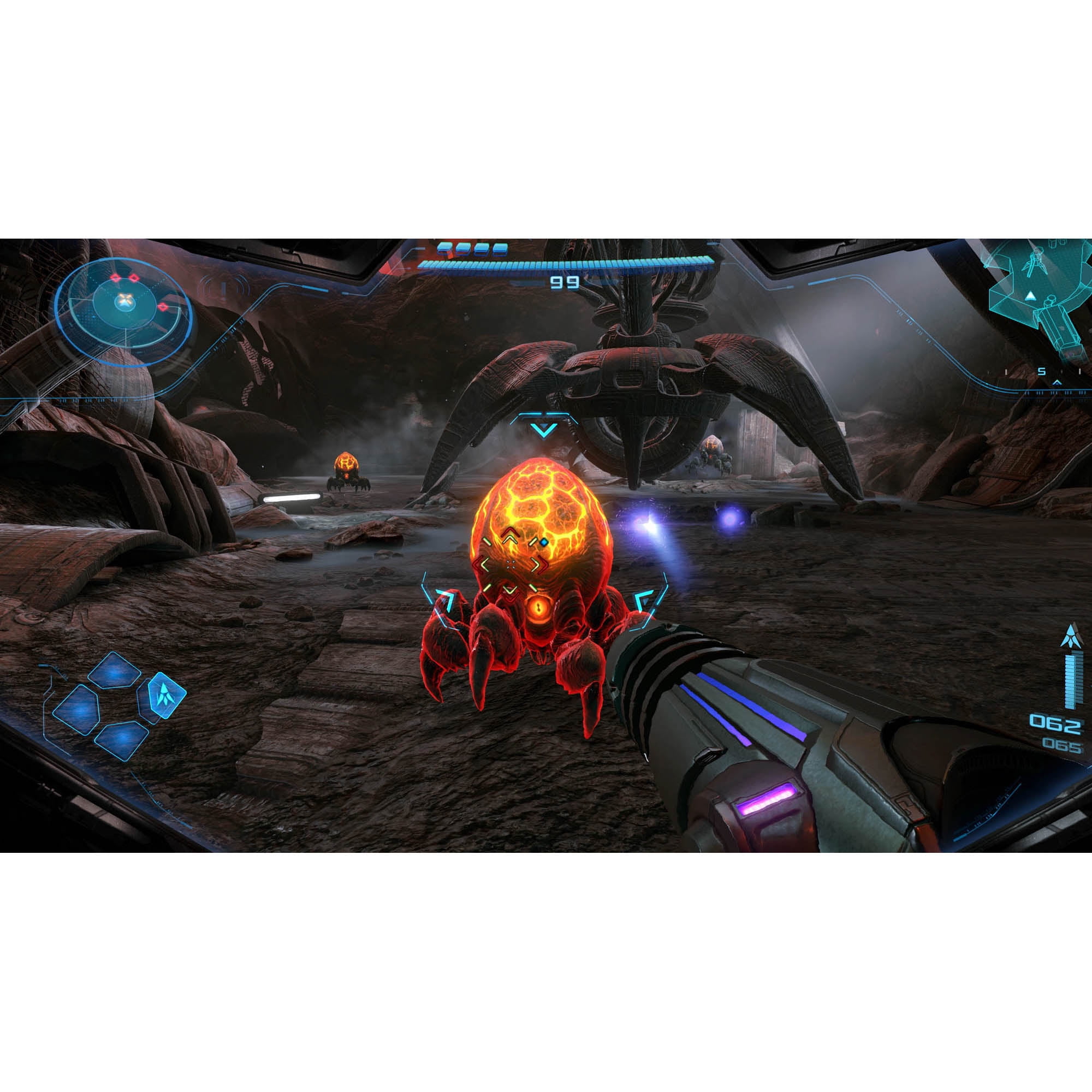This screenshot has width=1092, height=1092.
Task: Click the S compass heading label
Action: (1042, 371)
